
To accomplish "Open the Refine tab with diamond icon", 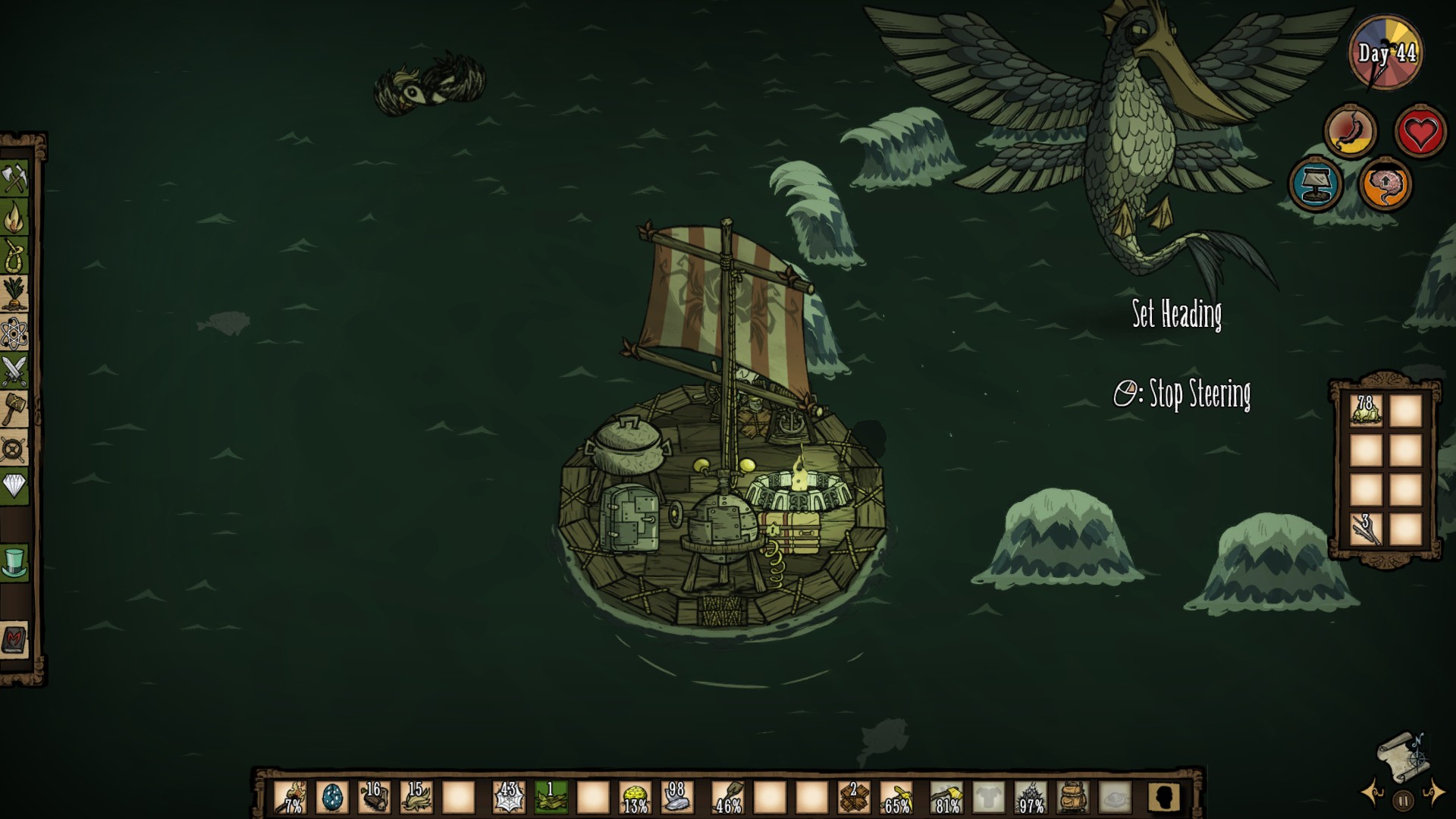I will [x=14, y=486].
